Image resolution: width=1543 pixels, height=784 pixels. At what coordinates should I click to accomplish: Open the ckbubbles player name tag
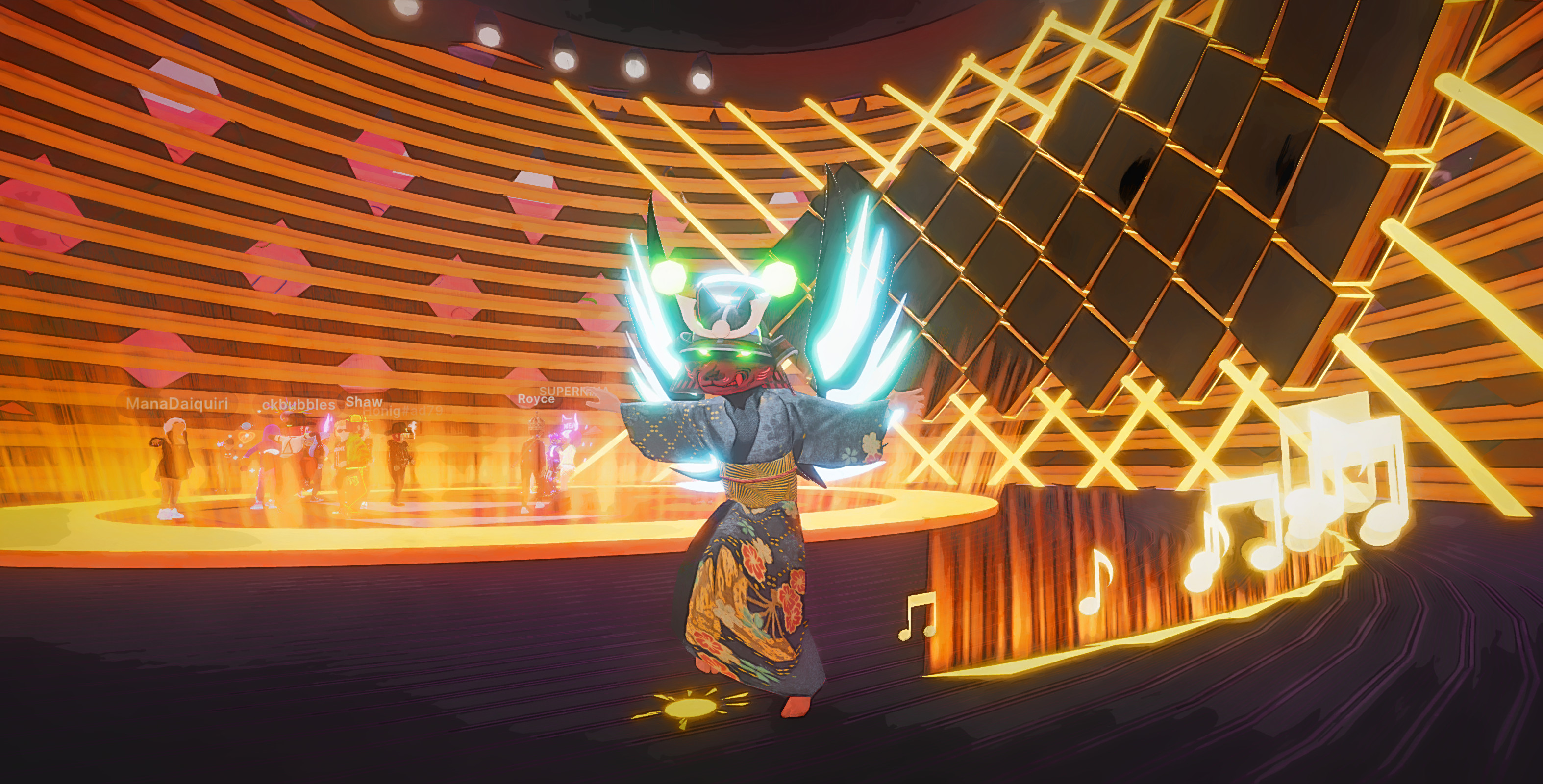pos(299,405)
